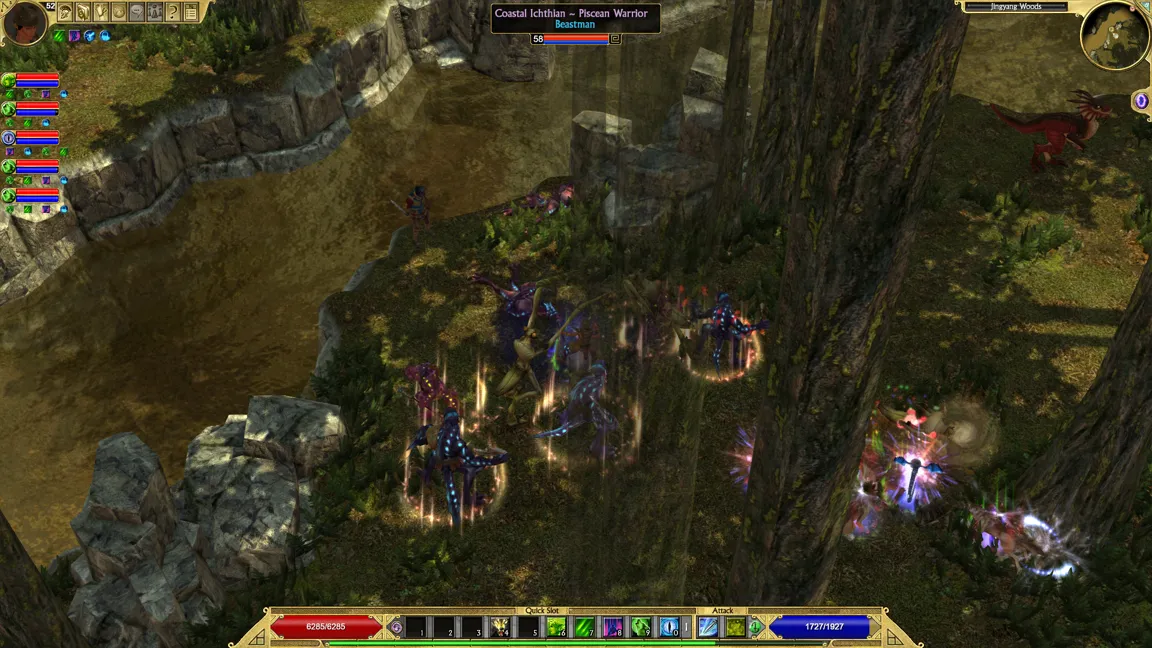The image size is (1152, 648).
Task: Cast the purple skill in quick slot 8
Action: click(613, 627)
